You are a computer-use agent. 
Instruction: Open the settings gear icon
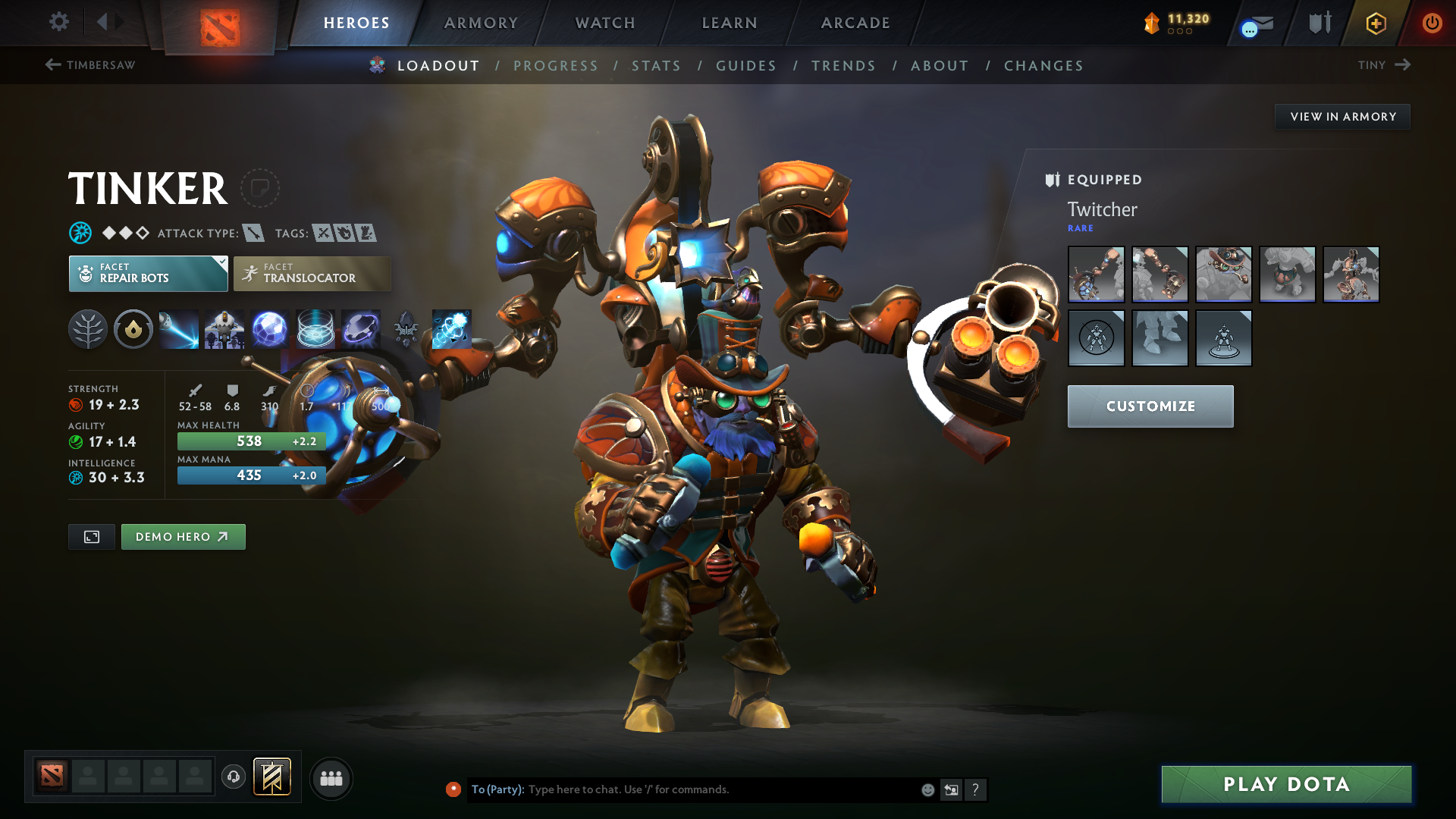tap(58, 22)
